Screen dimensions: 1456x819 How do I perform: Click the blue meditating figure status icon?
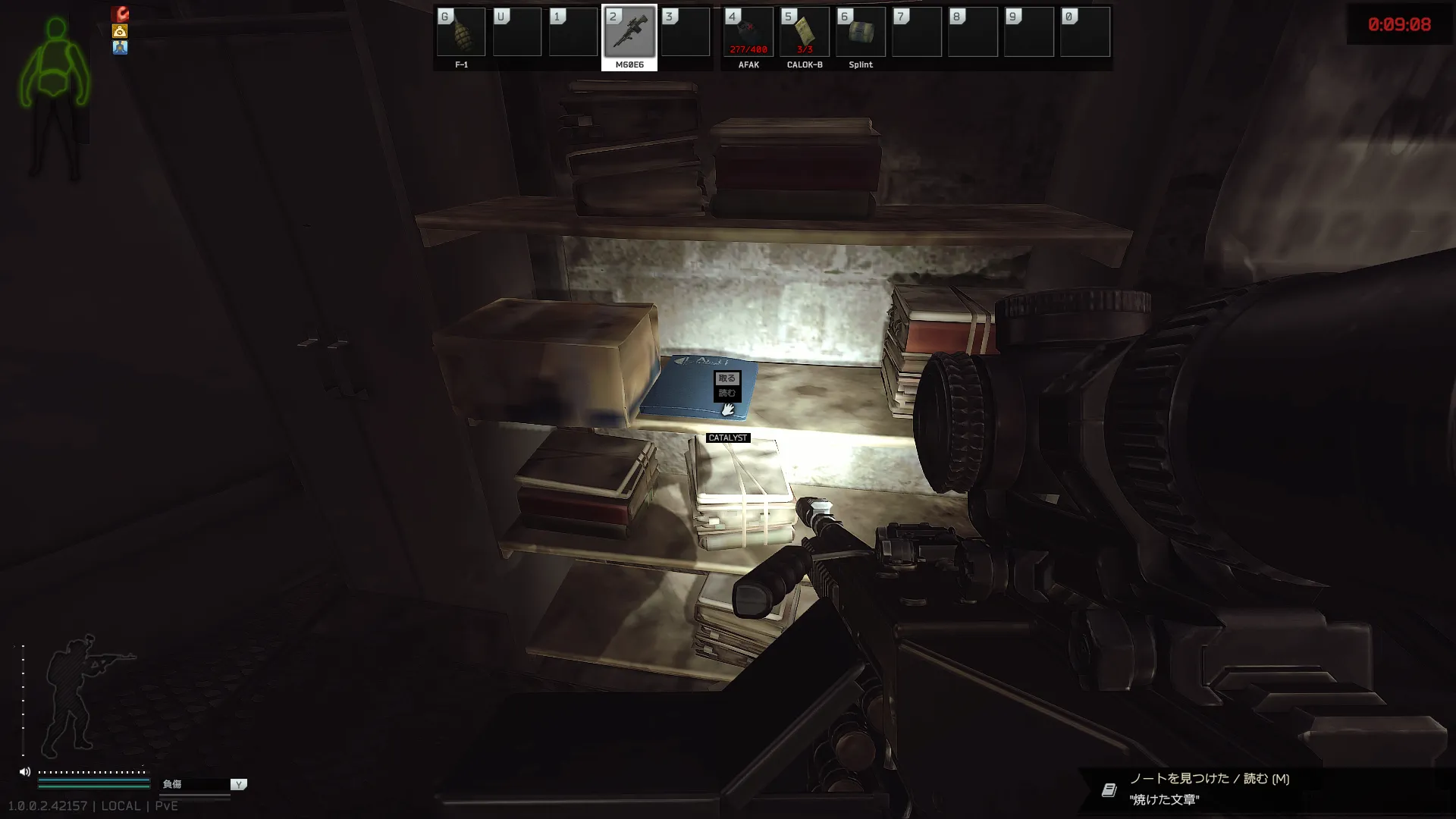coord(120,47)
